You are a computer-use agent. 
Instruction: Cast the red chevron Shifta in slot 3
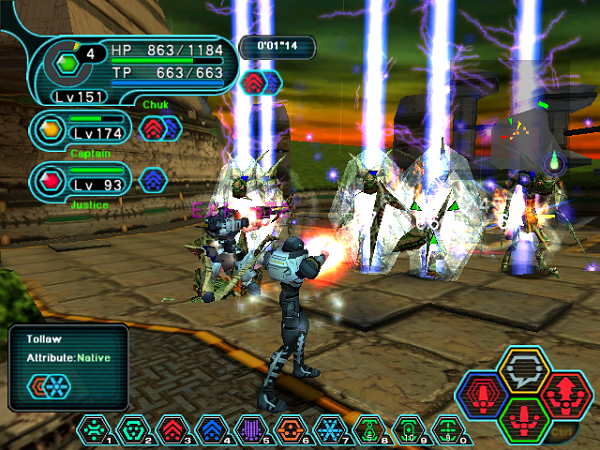[172, 432]
